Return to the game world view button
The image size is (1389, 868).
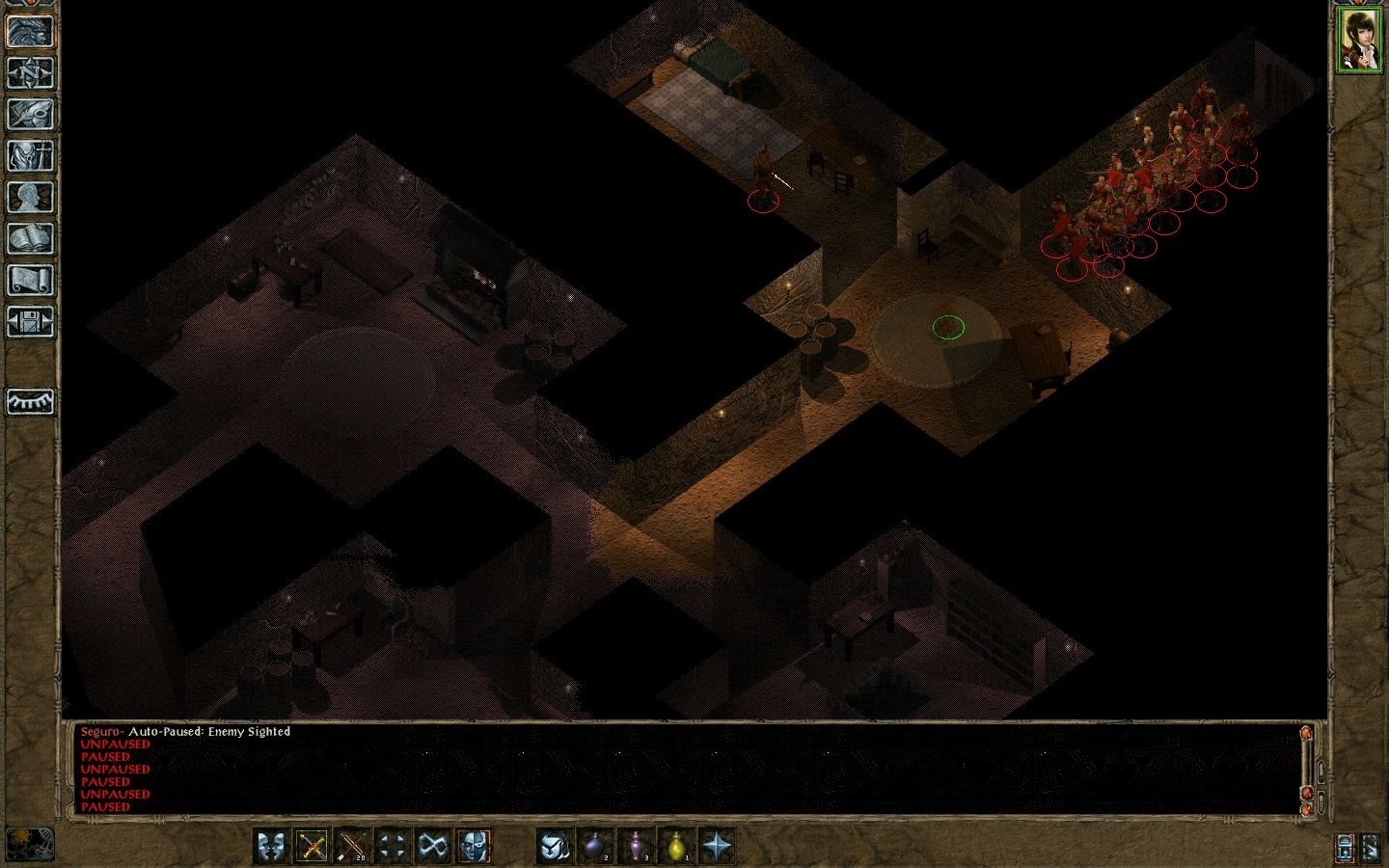[x=30, y=31]
